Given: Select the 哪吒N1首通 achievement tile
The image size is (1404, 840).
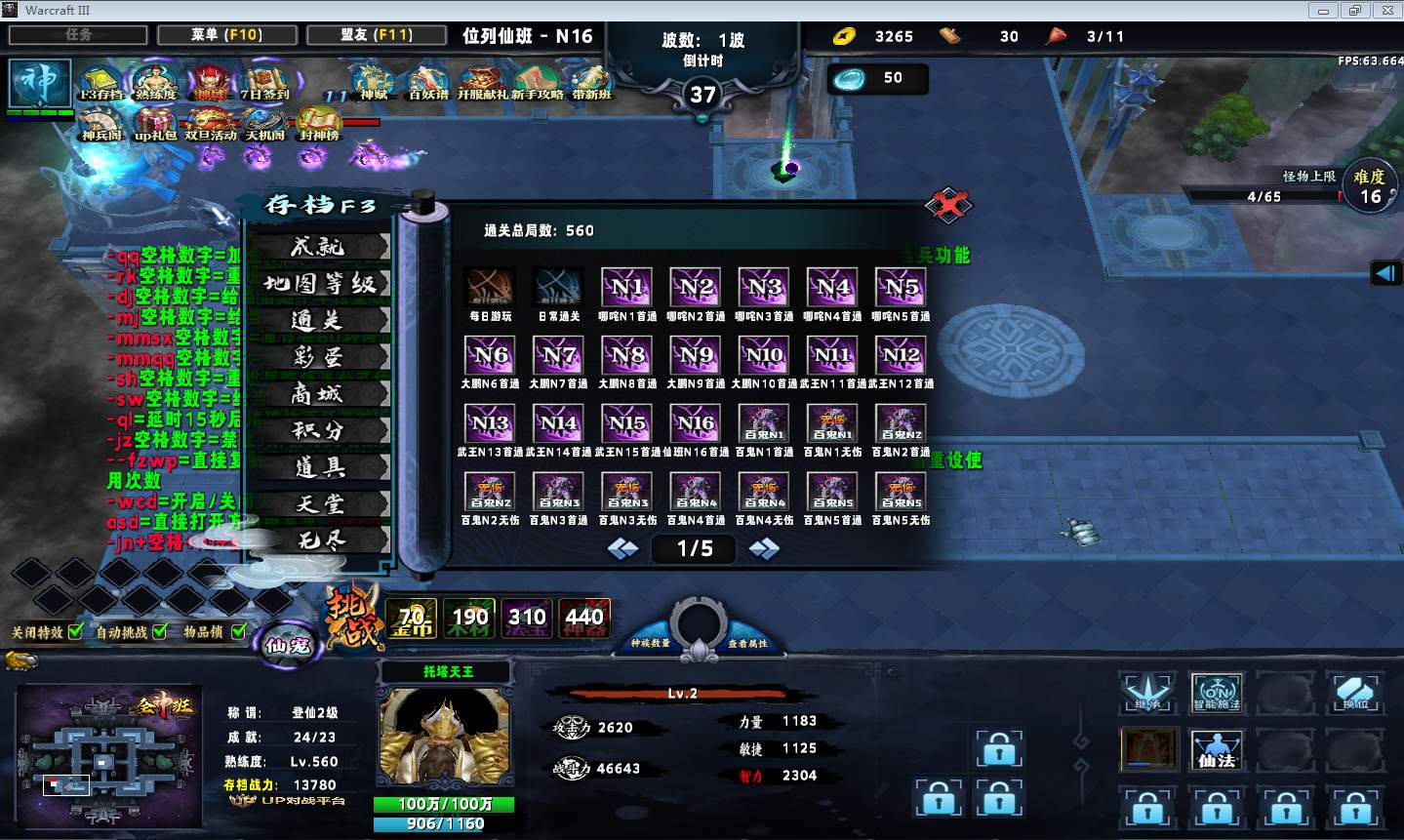Looking at the screenshot, I should tap(627, 288).
